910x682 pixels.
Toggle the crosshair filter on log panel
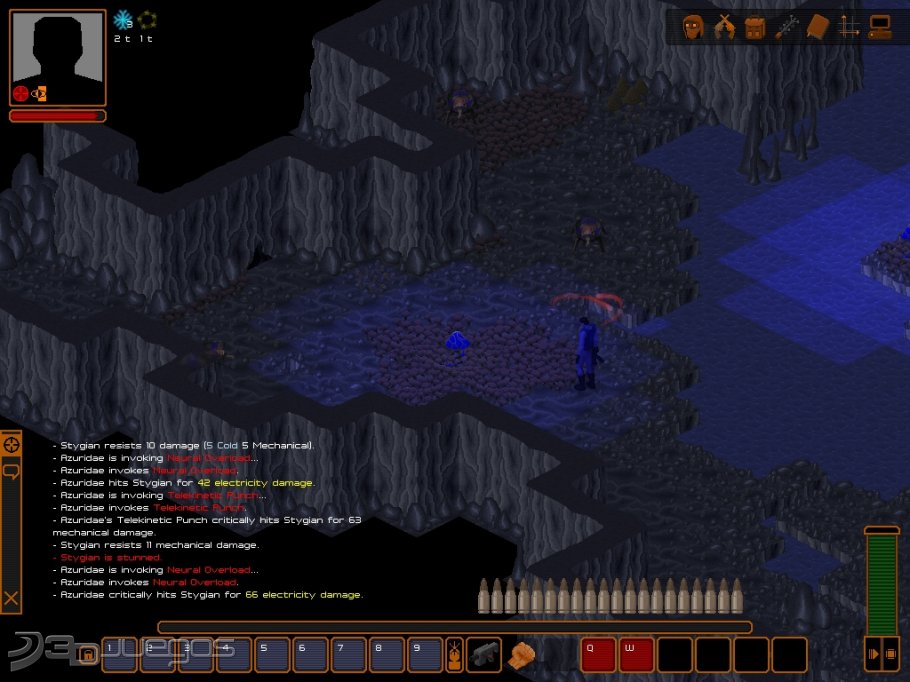pyautogui.click(x=11, y=444)
